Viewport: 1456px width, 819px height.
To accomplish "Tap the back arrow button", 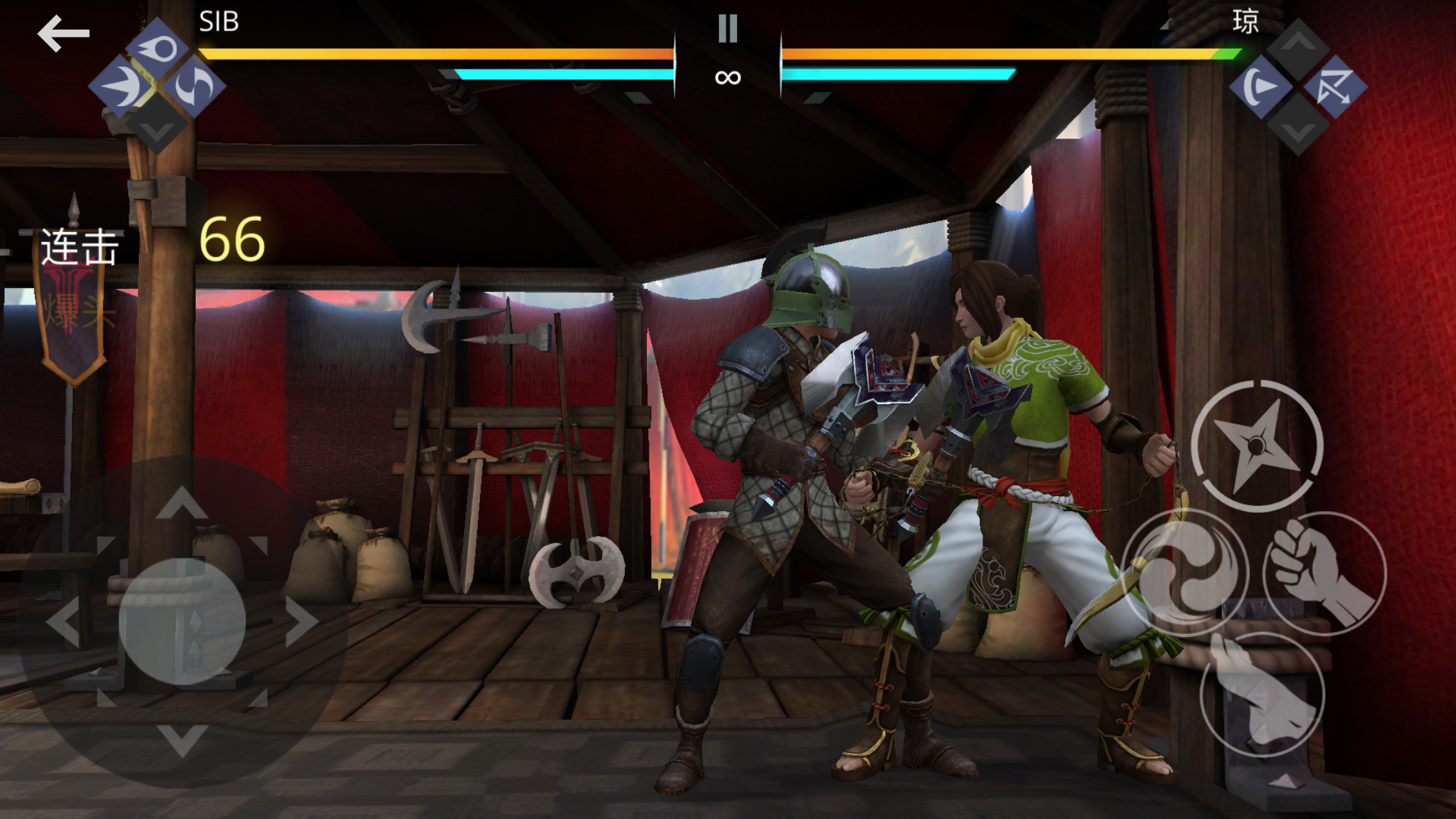I will point(63,33).
